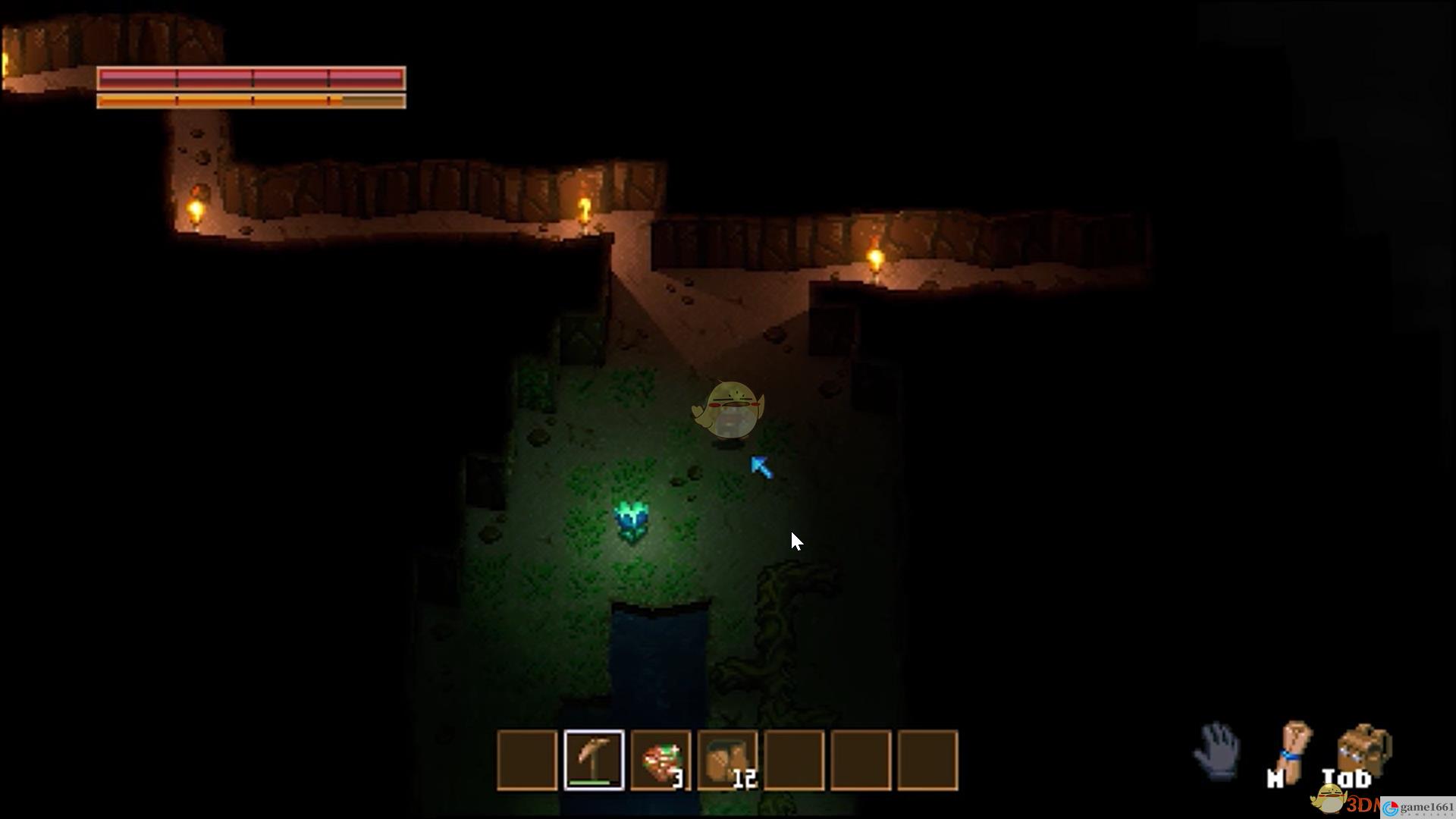Select the stack of 12 in the hotbar
Image resolution: width=1456 pixels, height=819 pixels.
coord(727,760)
